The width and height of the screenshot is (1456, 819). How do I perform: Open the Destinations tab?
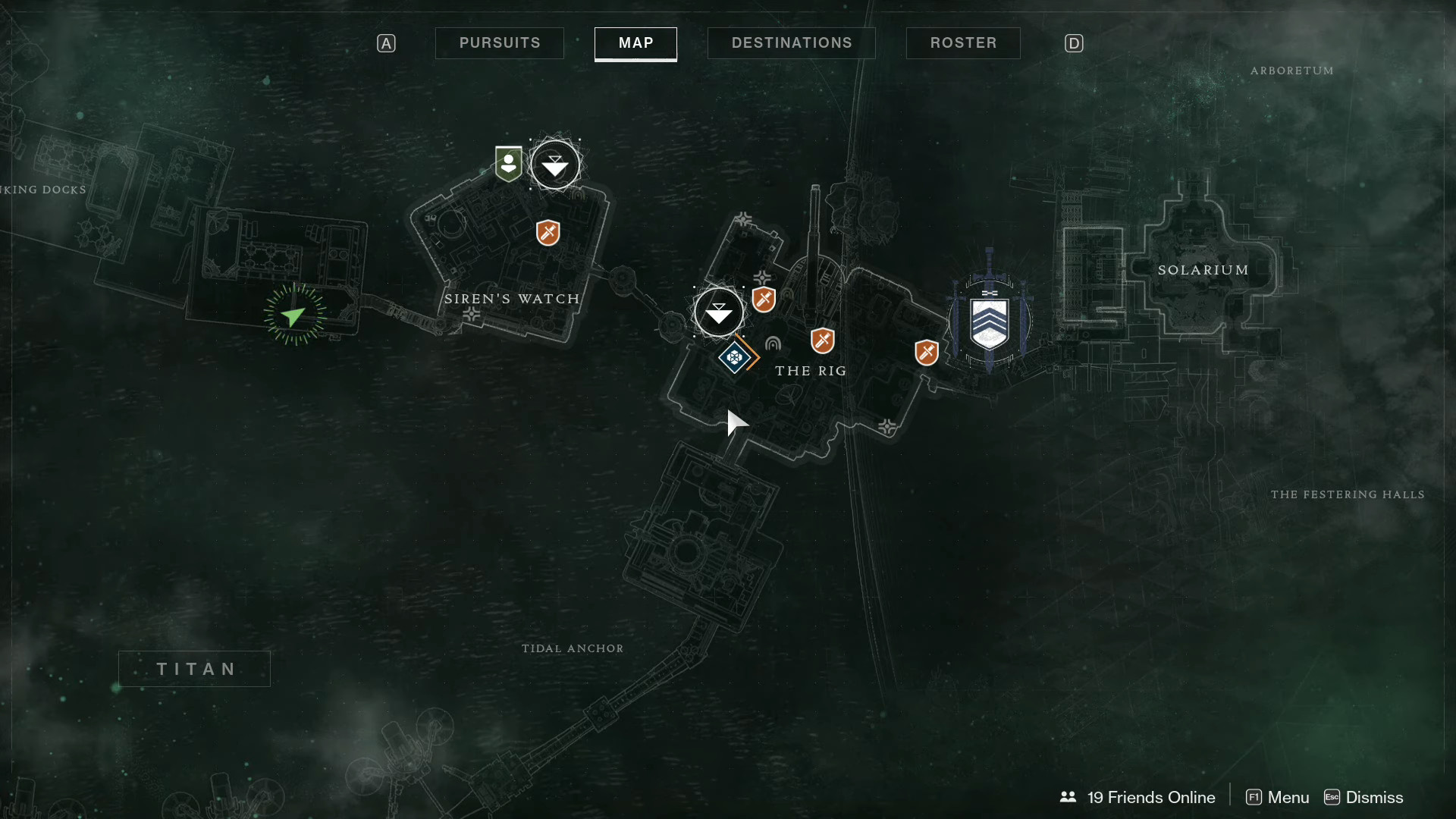coord(791,43)
